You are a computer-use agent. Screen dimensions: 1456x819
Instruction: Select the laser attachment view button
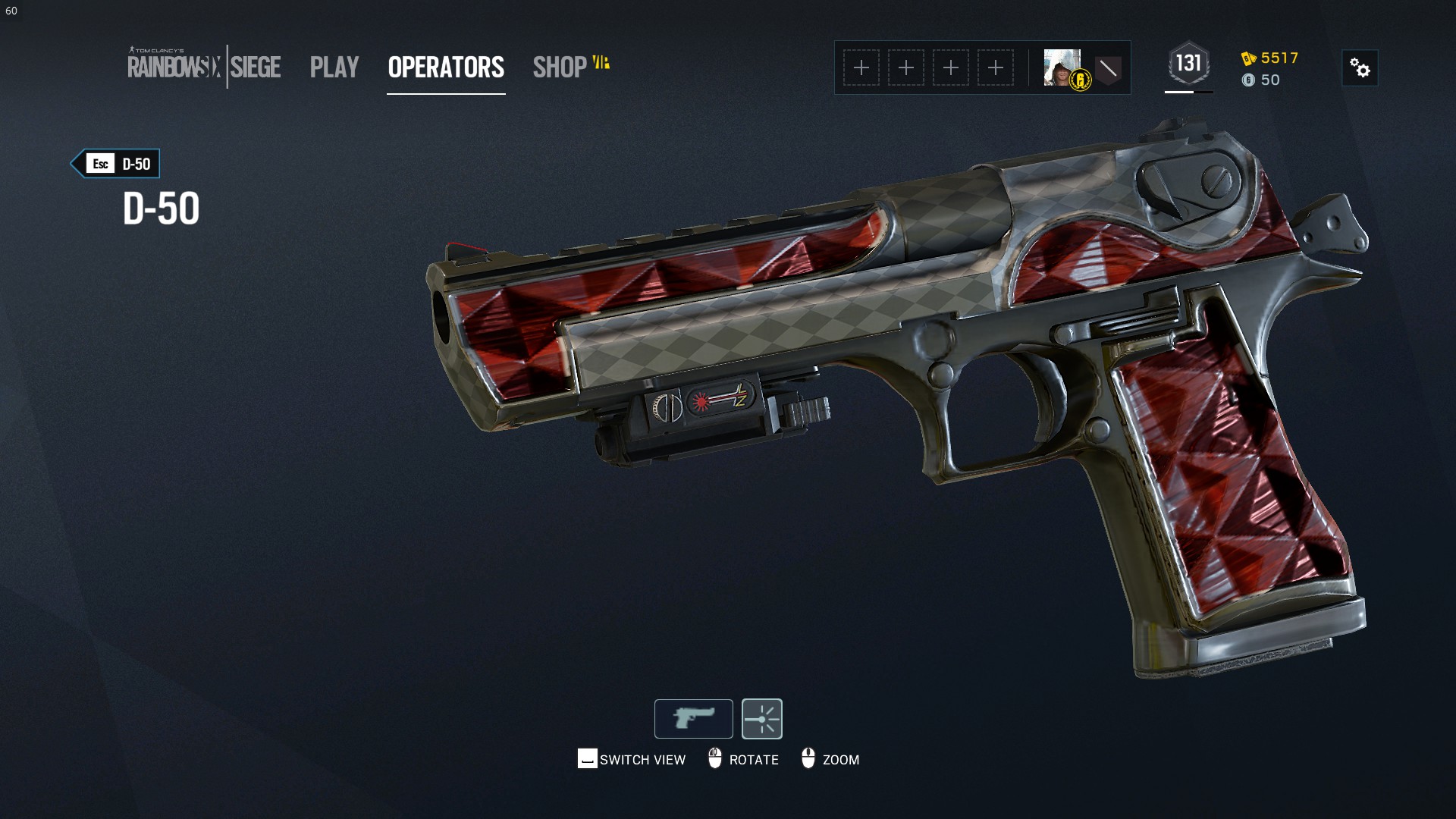point(761,718)
